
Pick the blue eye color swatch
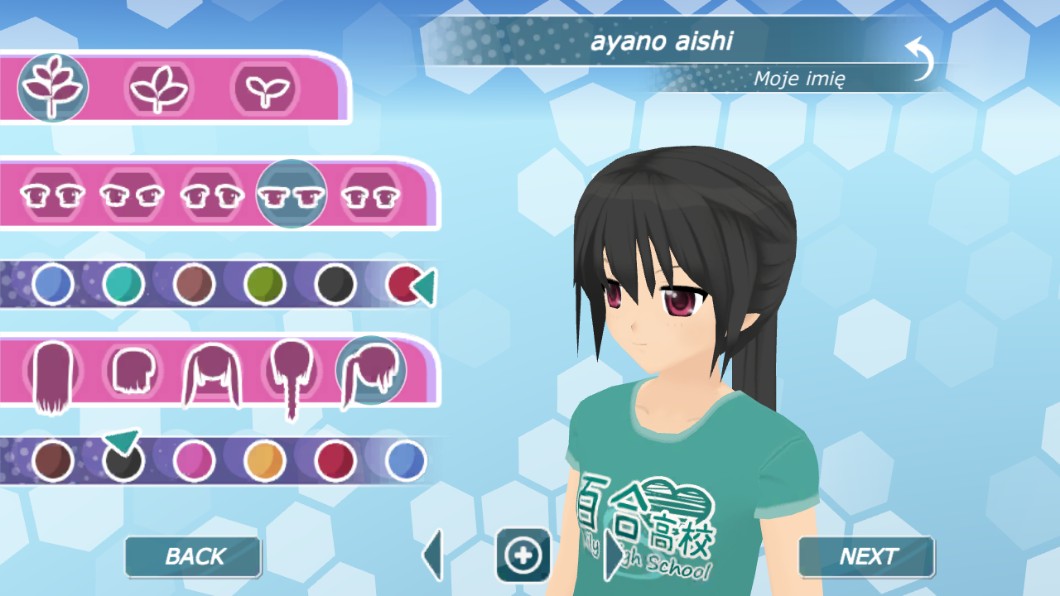click(x=52, y=285)
